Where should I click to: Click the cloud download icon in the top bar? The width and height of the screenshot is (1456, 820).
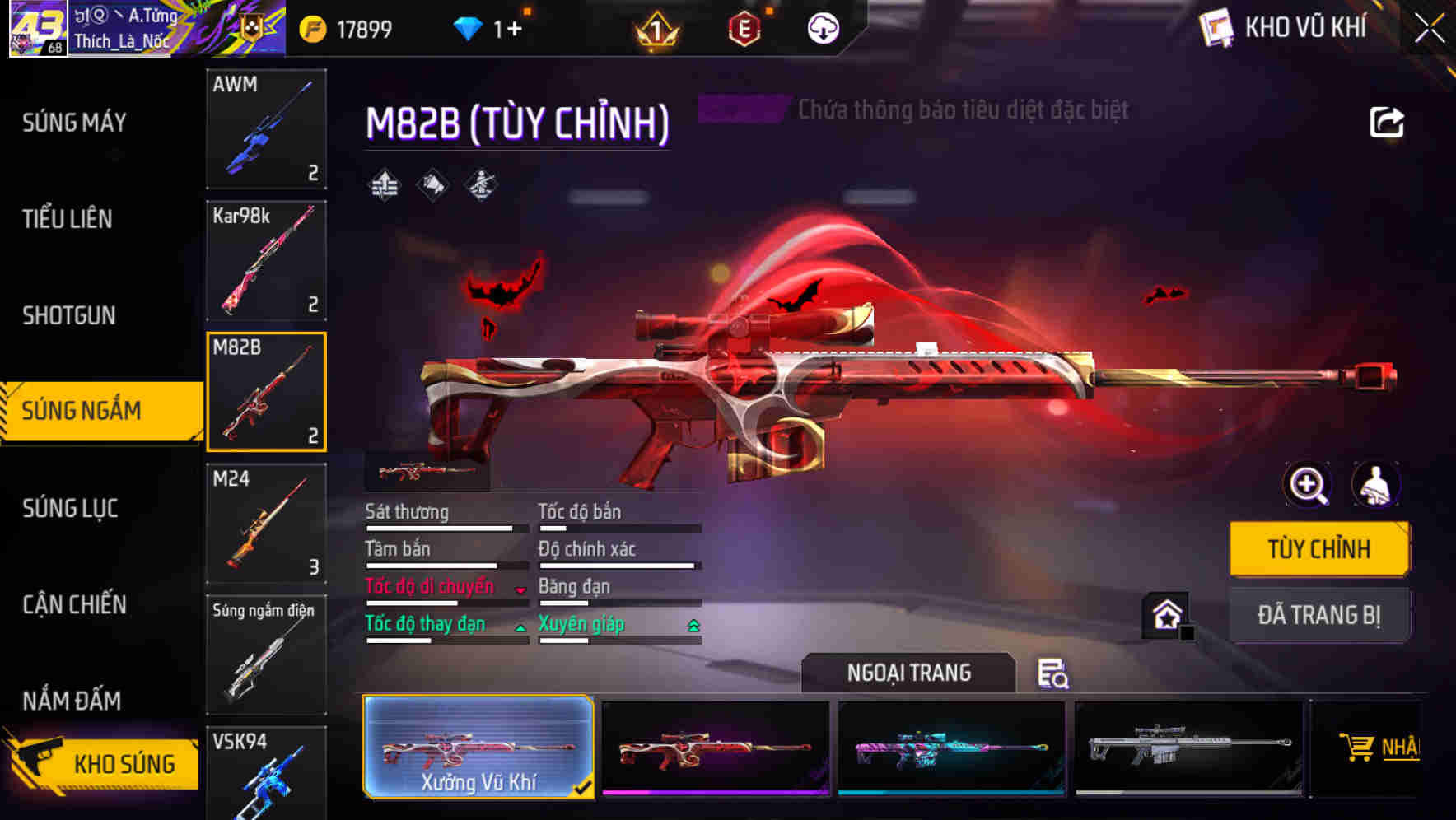click(x=823, y=26)
